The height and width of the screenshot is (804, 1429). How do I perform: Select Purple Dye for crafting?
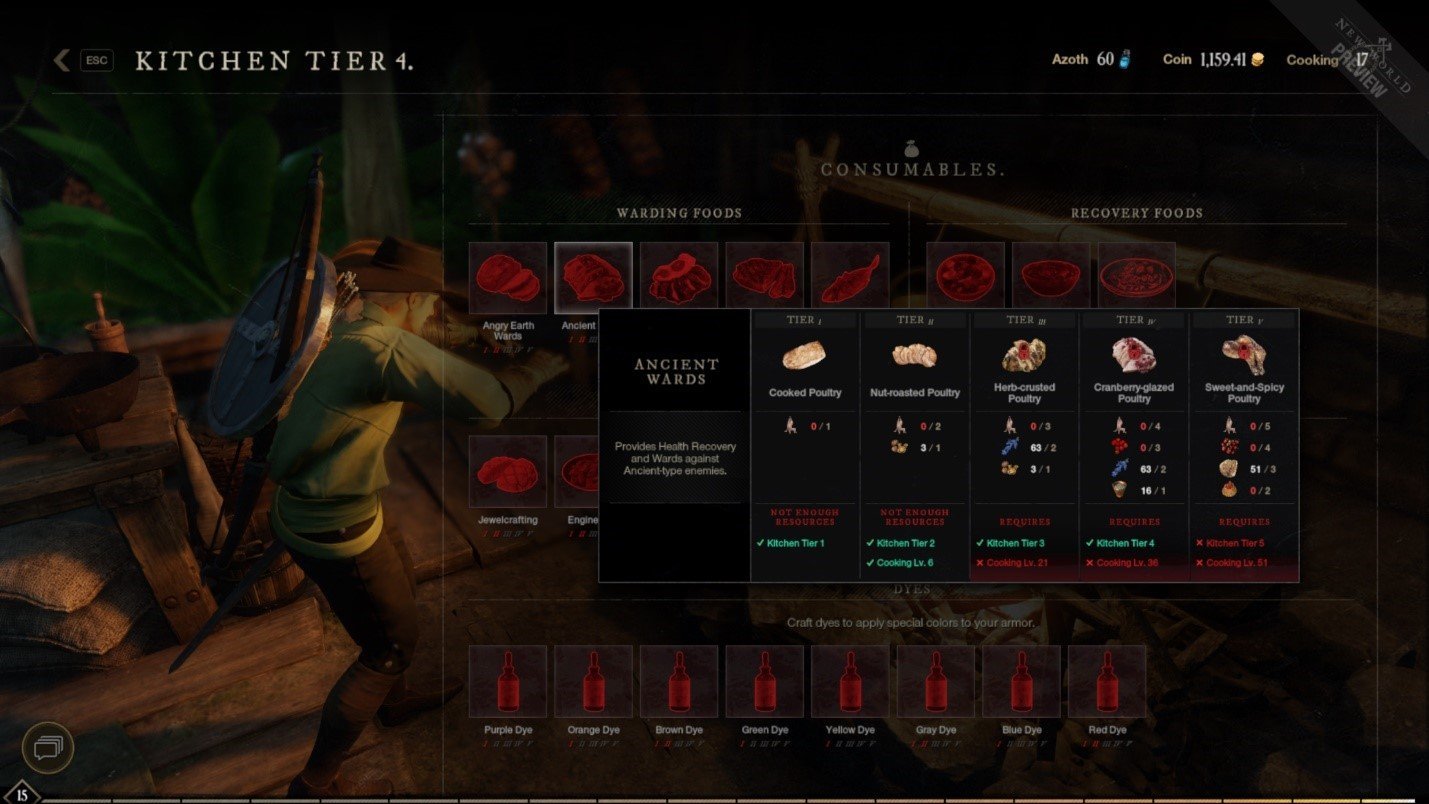click(x=507, y=682)
